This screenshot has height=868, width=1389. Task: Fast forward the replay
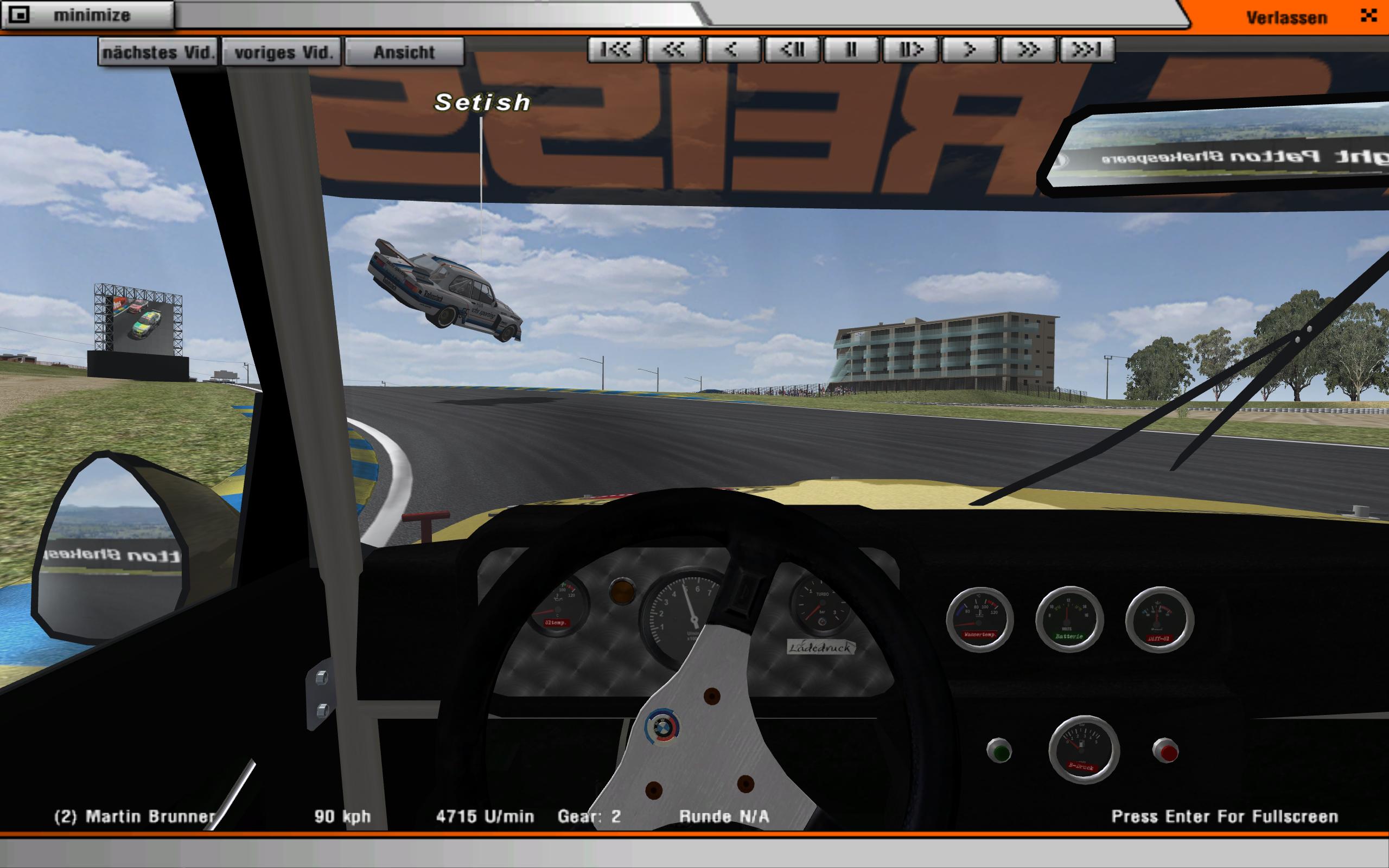tap(1029, 50)
